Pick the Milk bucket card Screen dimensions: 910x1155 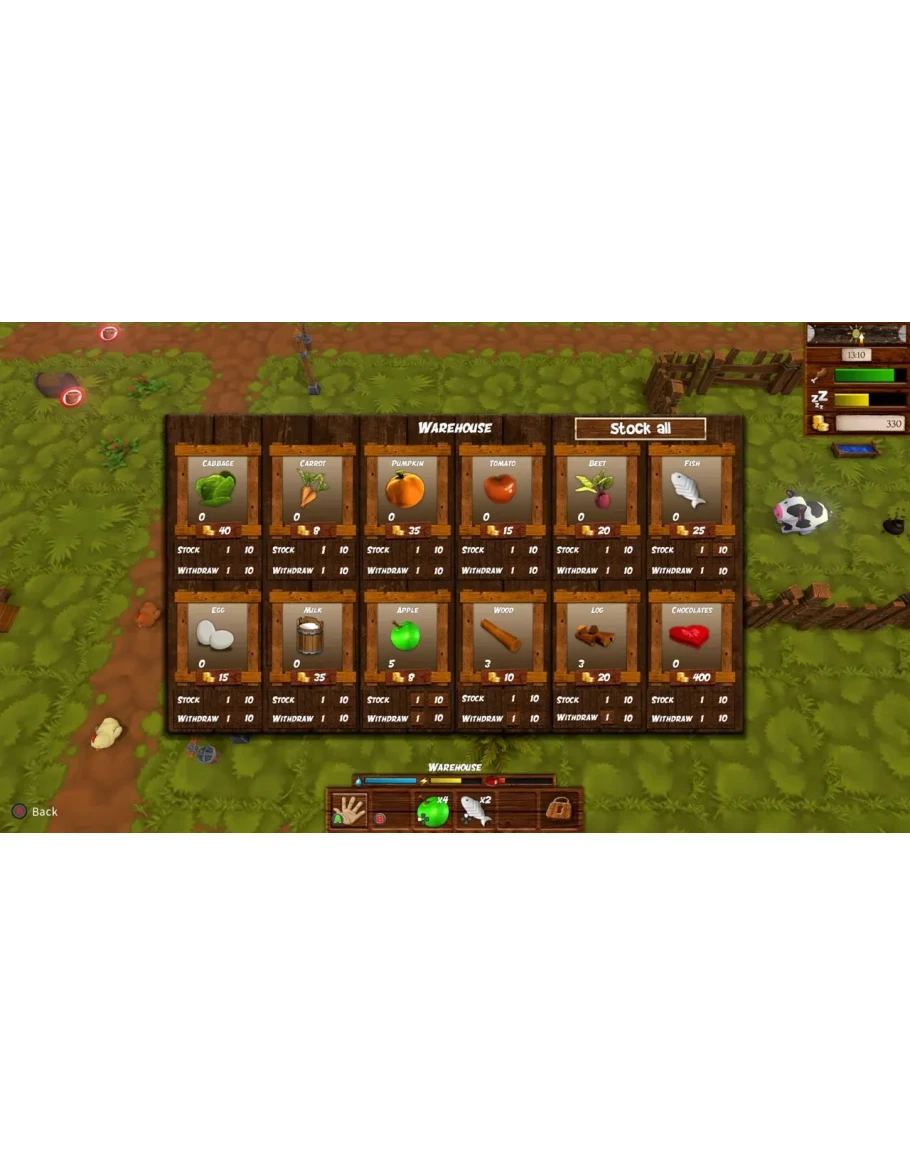click(x=311, y=635)
